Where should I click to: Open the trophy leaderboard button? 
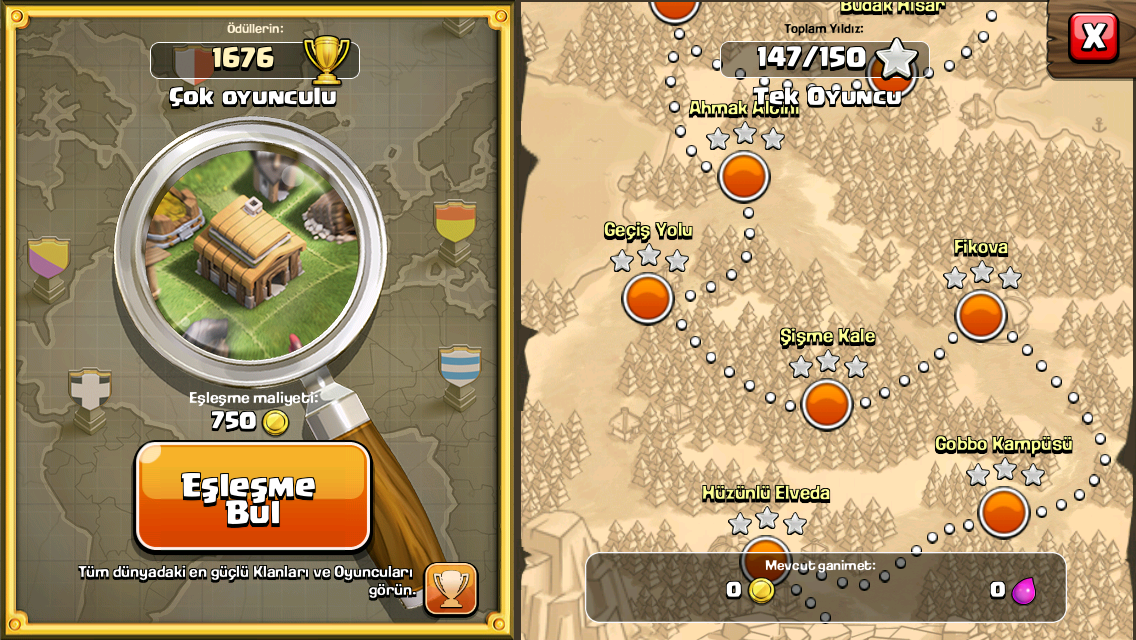(451, 588)
